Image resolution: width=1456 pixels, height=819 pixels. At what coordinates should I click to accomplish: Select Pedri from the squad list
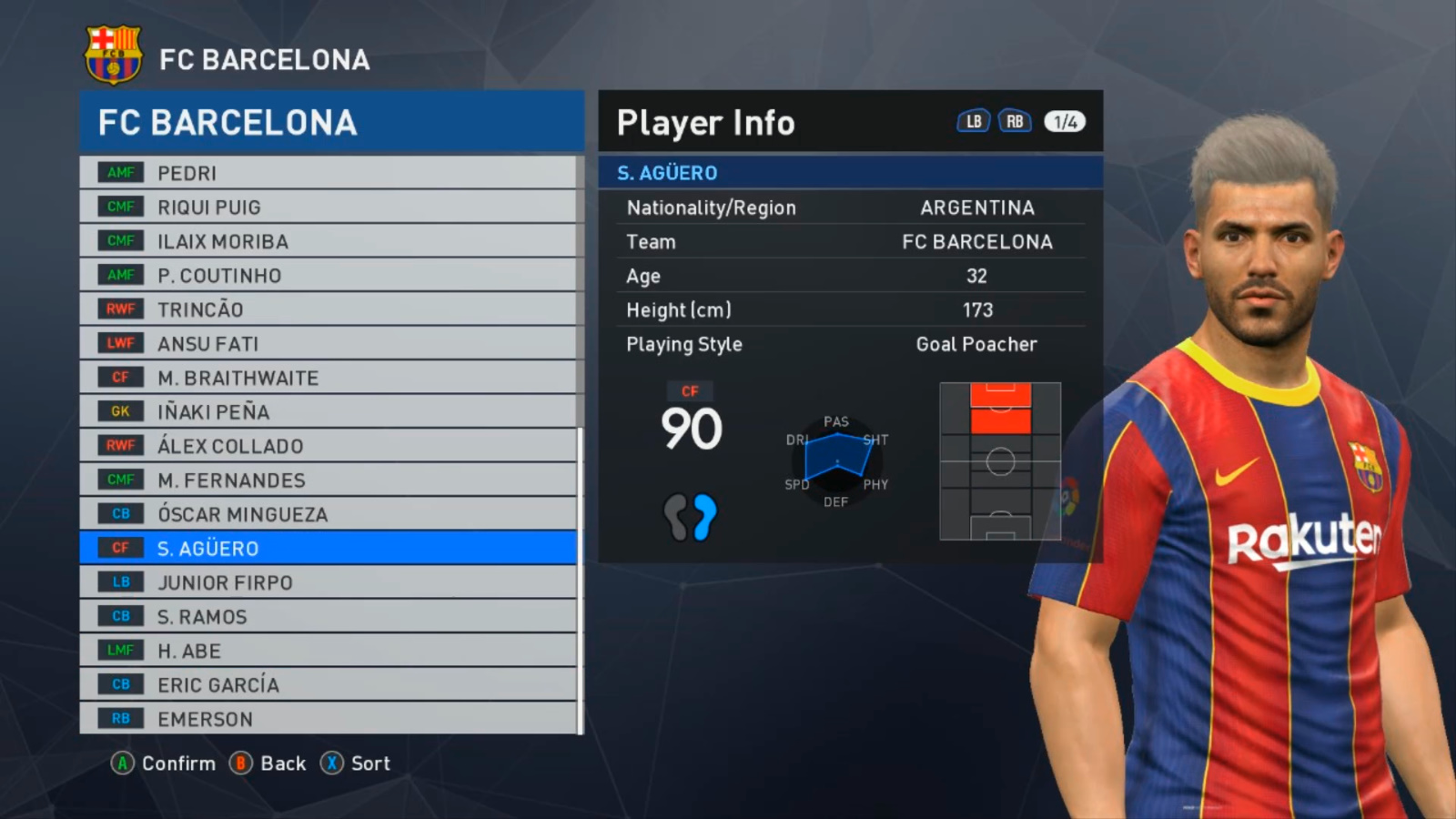pyautogui.click(x=328, y=173)
